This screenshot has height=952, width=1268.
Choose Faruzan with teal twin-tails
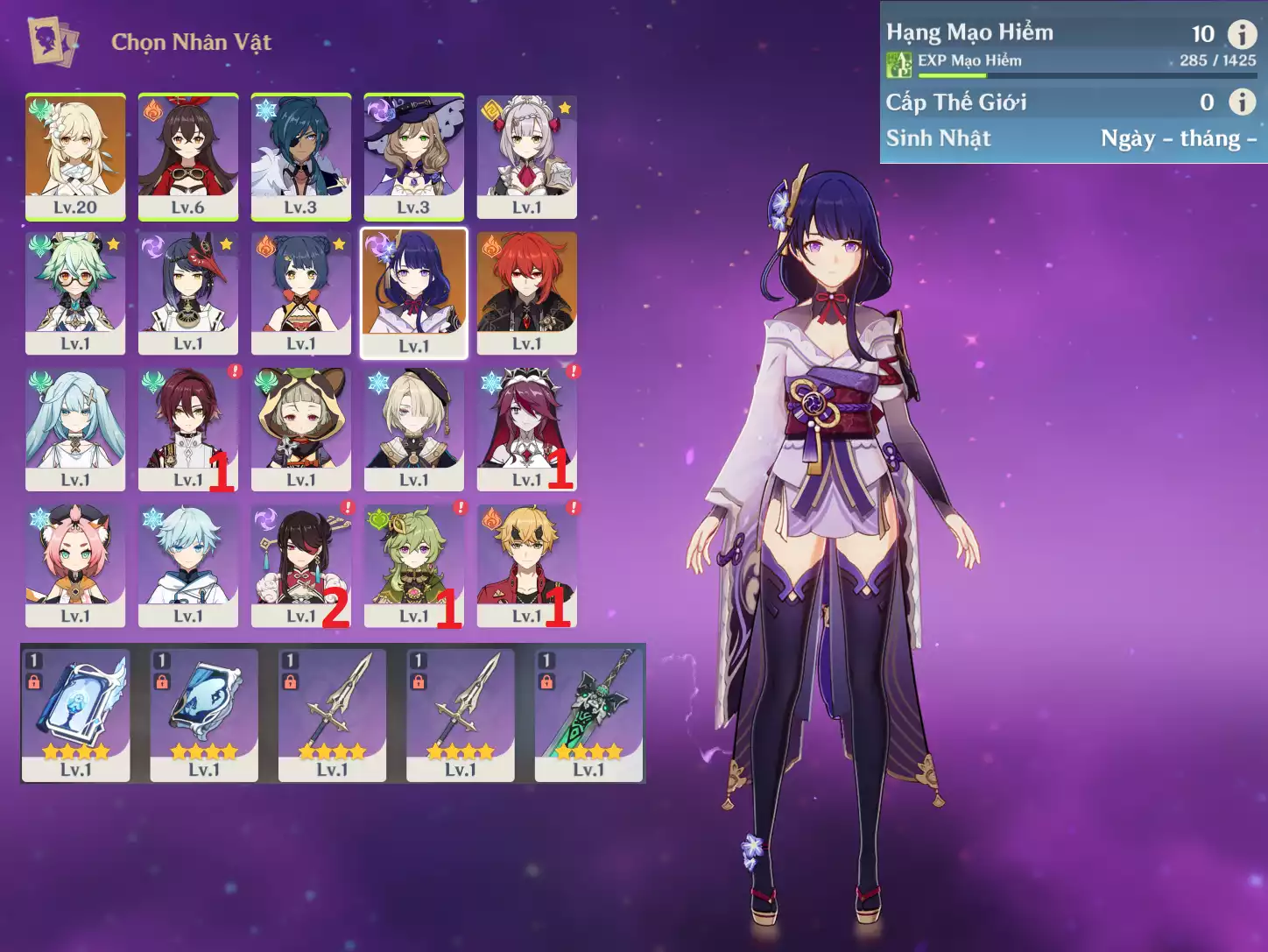coord(75,429)
